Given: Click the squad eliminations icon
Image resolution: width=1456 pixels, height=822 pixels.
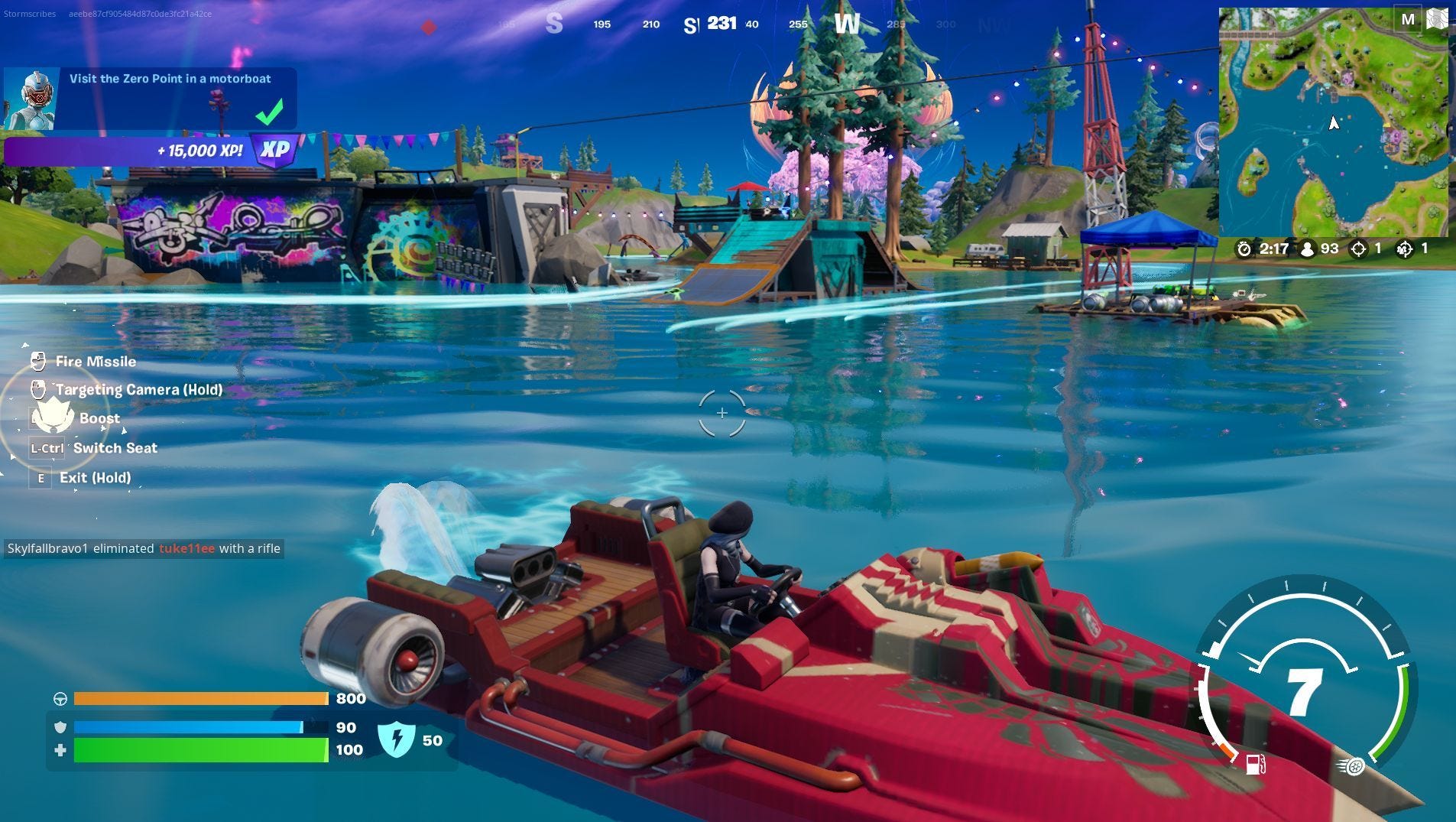Looking at the screenshot, I should click(1406, 249).
